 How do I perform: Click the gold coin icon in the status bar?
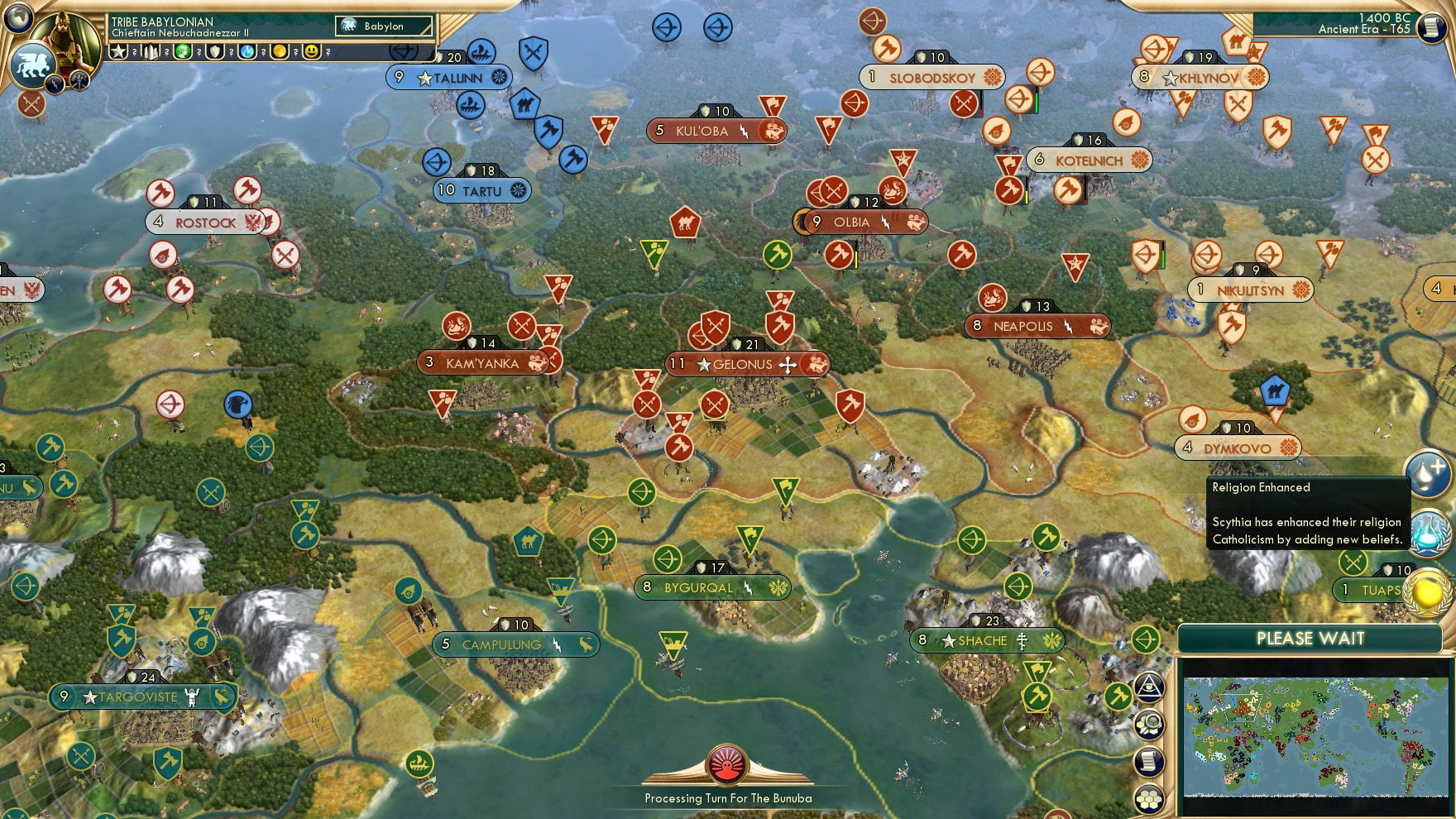click(x=279, y=51)
